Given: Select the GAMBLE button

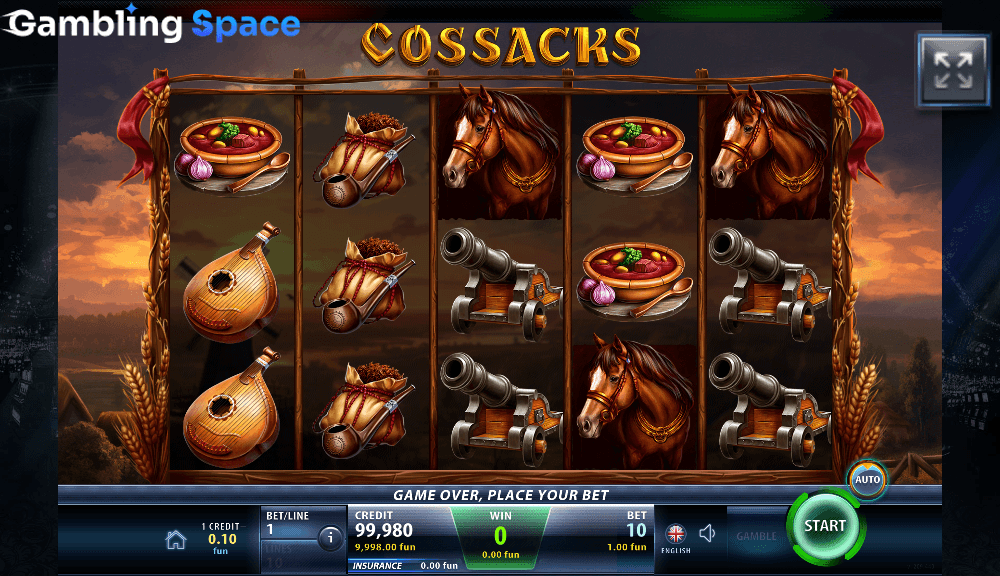Looking at the screenshot, I should pos(756,536).
